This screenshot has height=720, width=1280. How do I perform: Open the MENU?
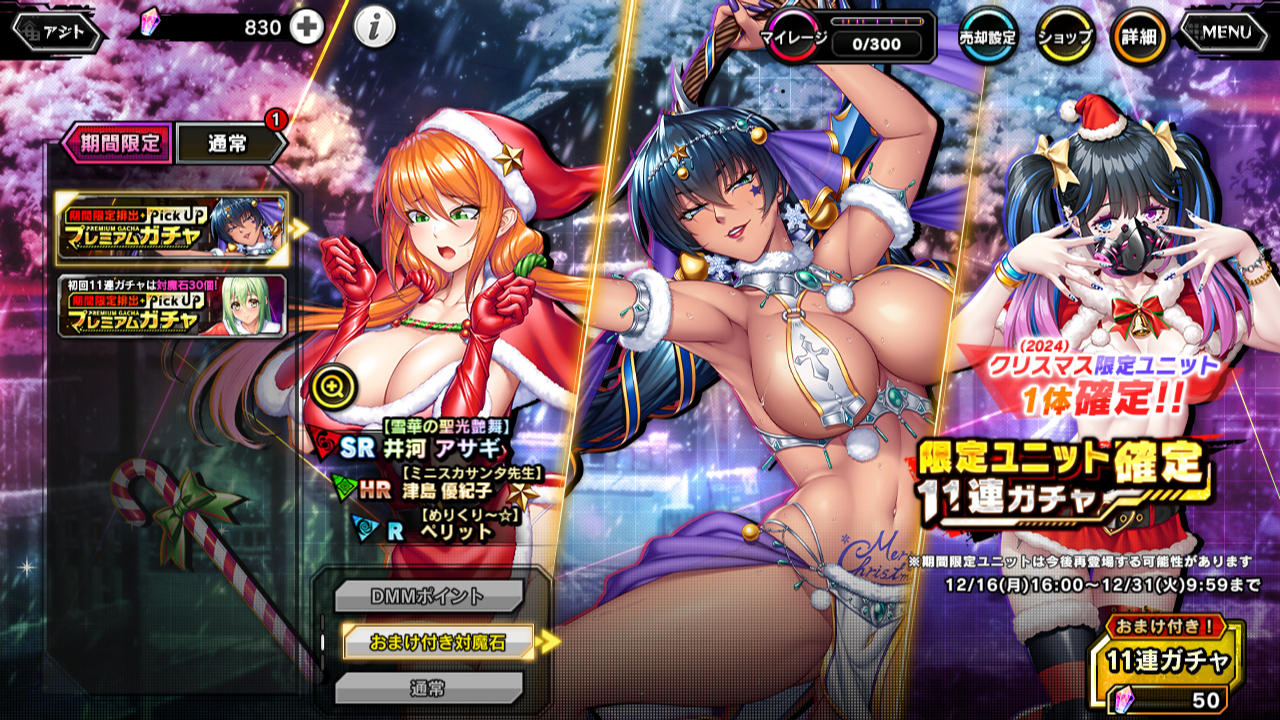click(1226, 32)
